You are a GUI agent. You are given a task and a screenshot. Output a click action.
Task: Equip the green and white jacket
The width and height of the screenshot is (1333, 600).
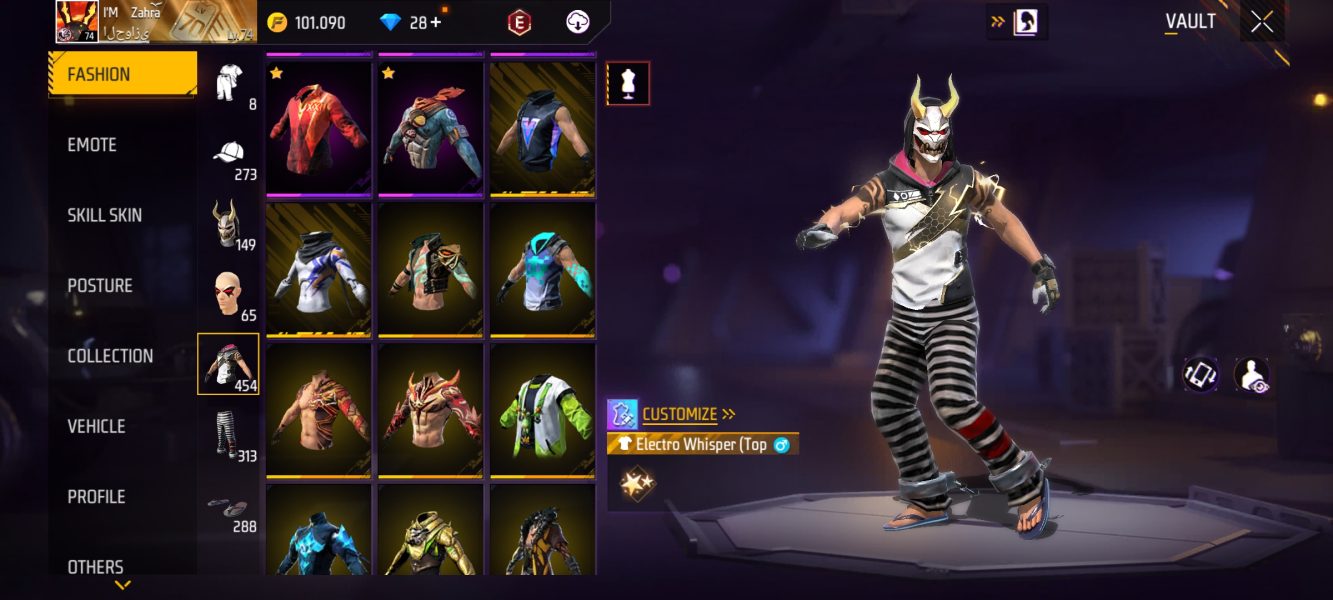543,410
